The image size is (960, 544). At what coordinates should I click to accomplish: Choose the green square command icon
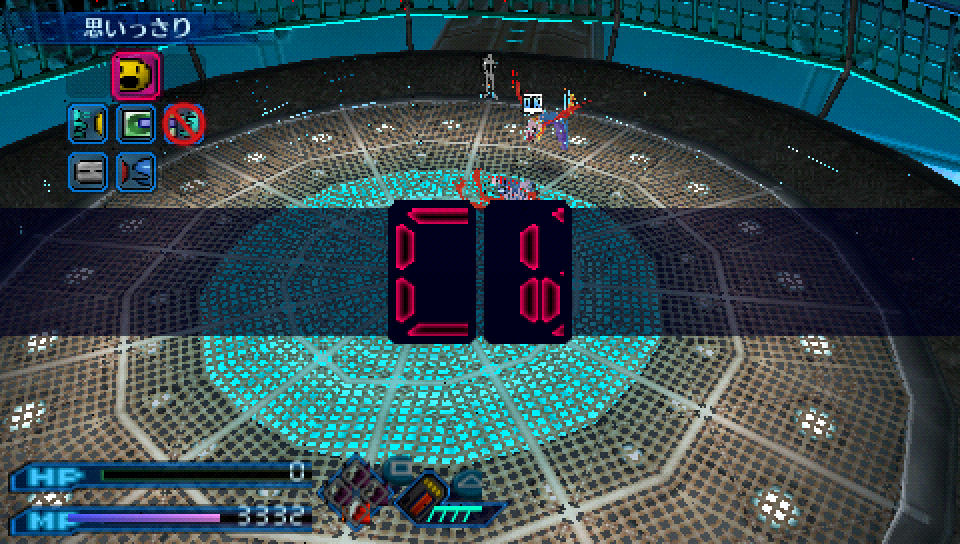pyautogui.click(x=136, y=124)
